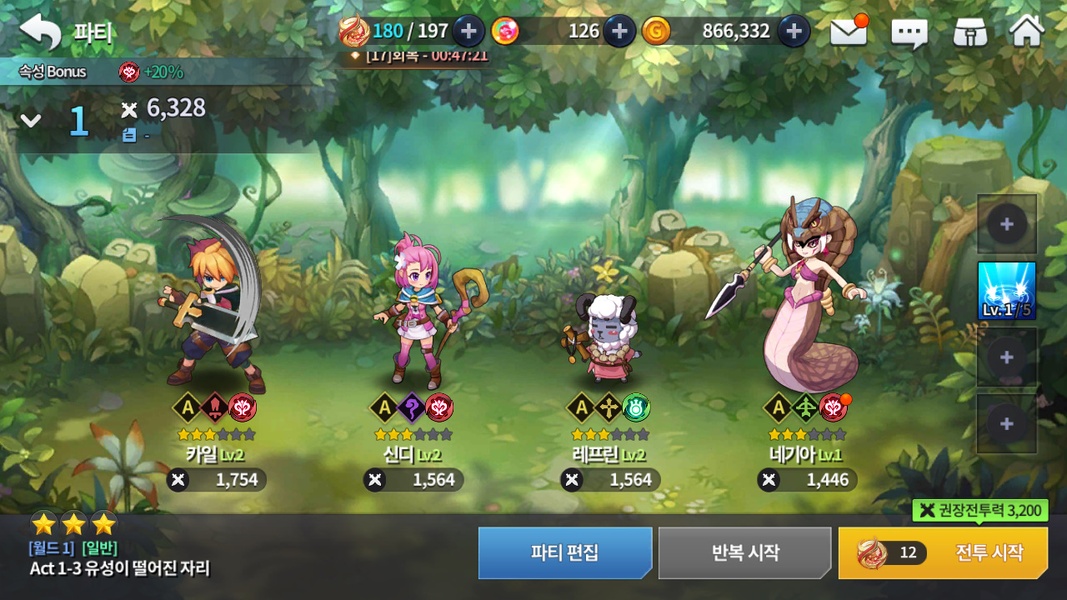Click the 파티 편집 button
The image size is (1067, 600).
(565, 553)
